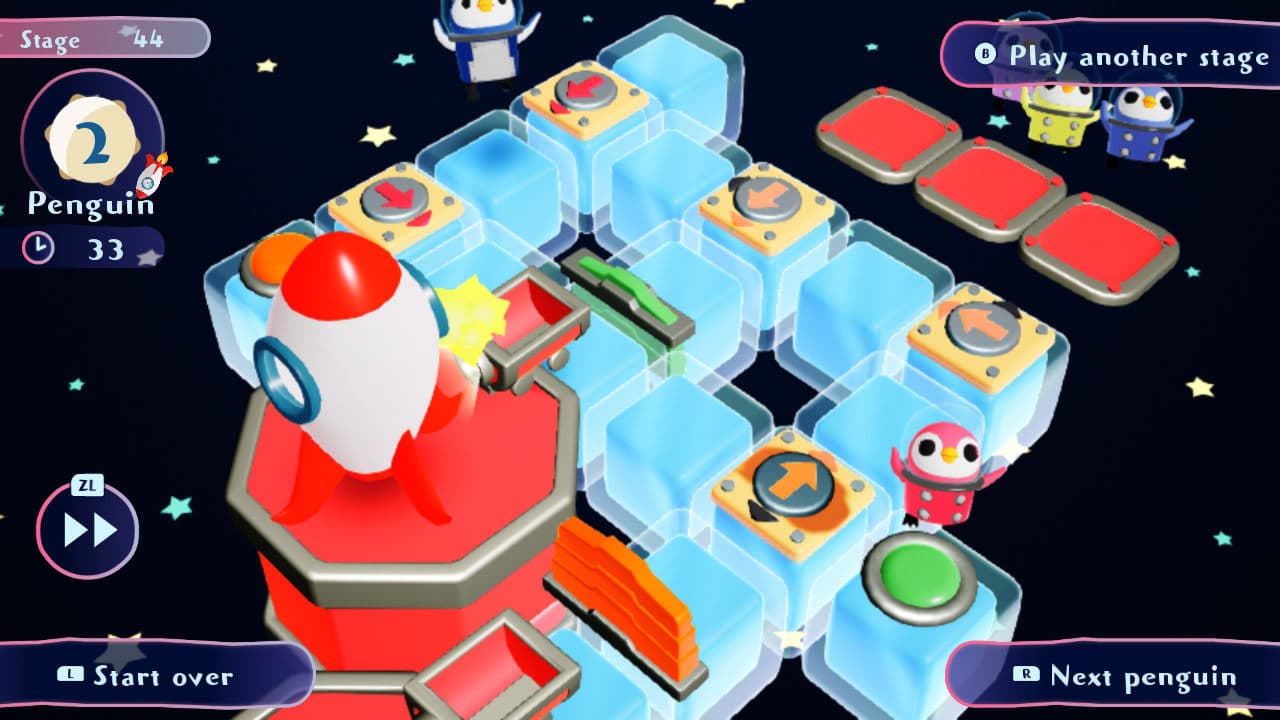Click the Stage 44 banner
This screenshot has height=720, width=1280.
pyautogui.click(x=105, y=38)
